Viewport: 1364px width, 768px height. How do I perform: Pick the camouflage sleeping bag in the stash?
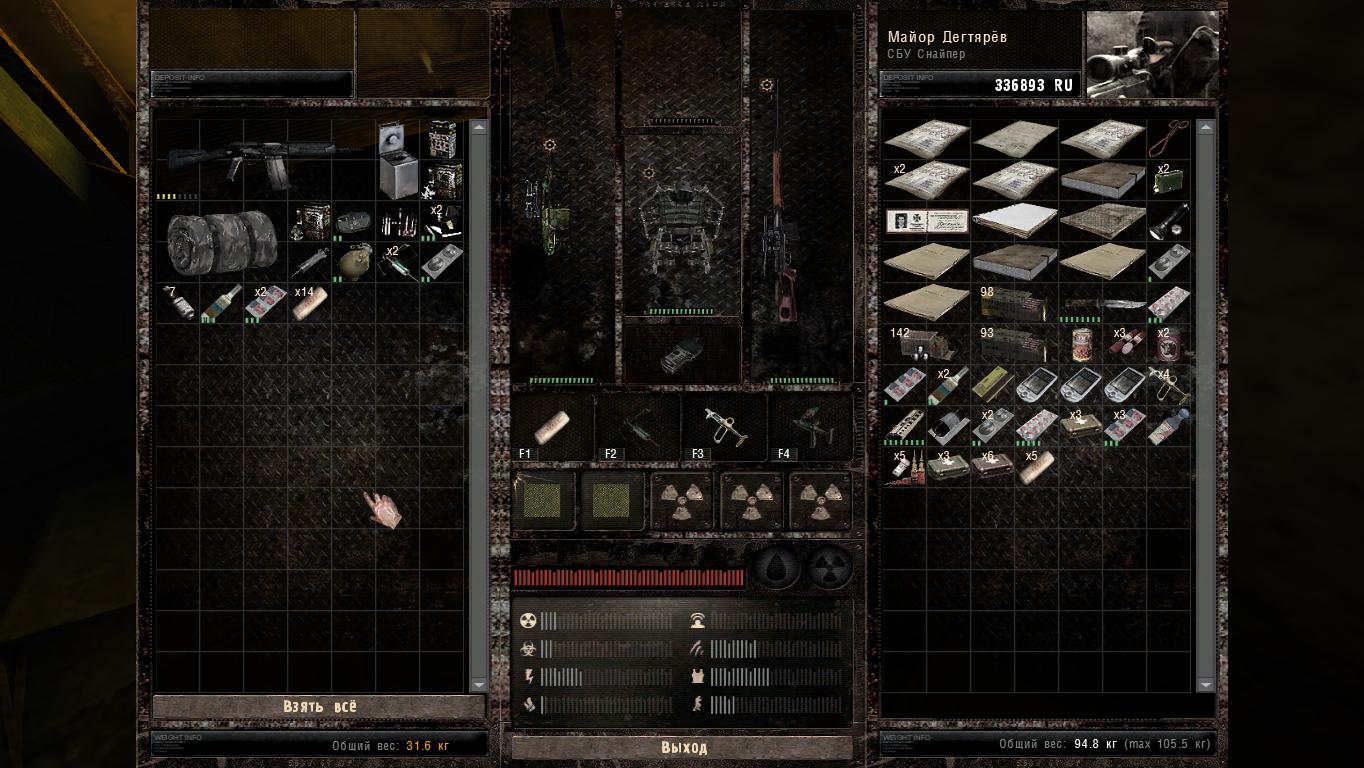click(x=220, y=242)
